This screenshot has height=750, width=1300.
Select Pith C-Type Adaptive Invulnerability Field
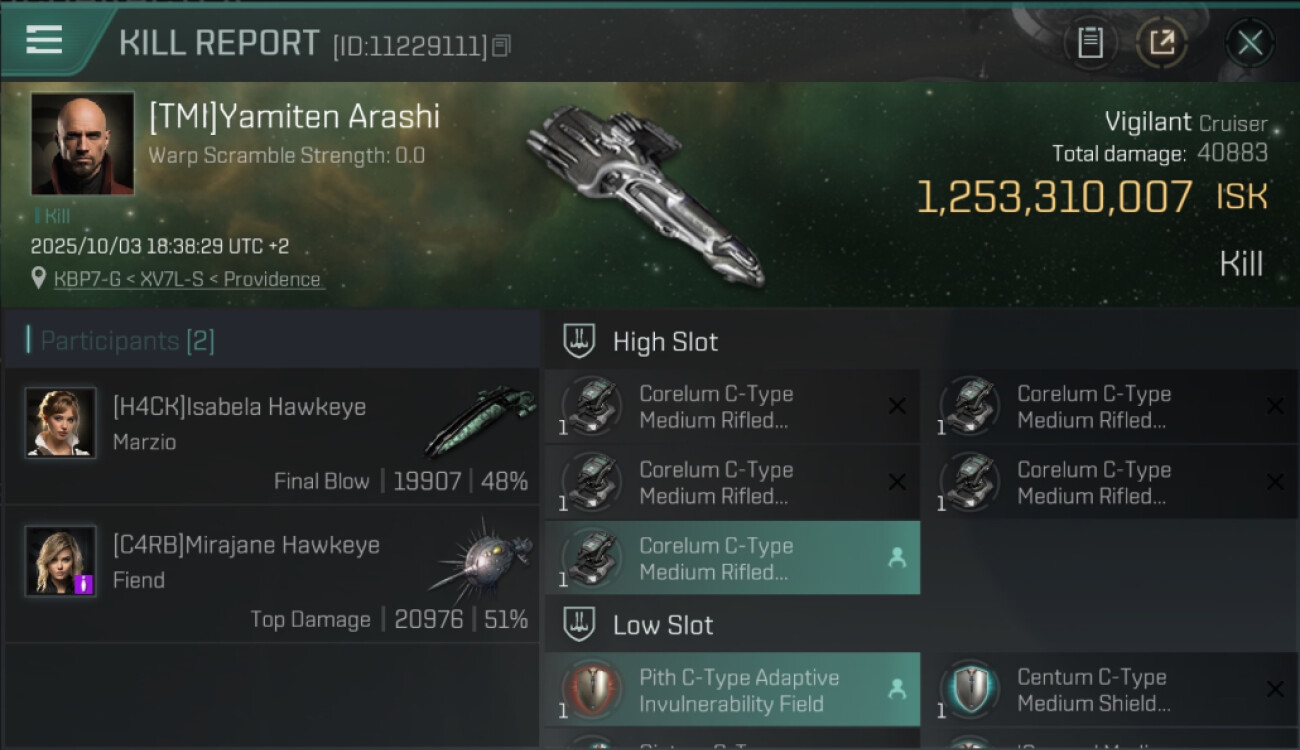(x=732, y=690)
